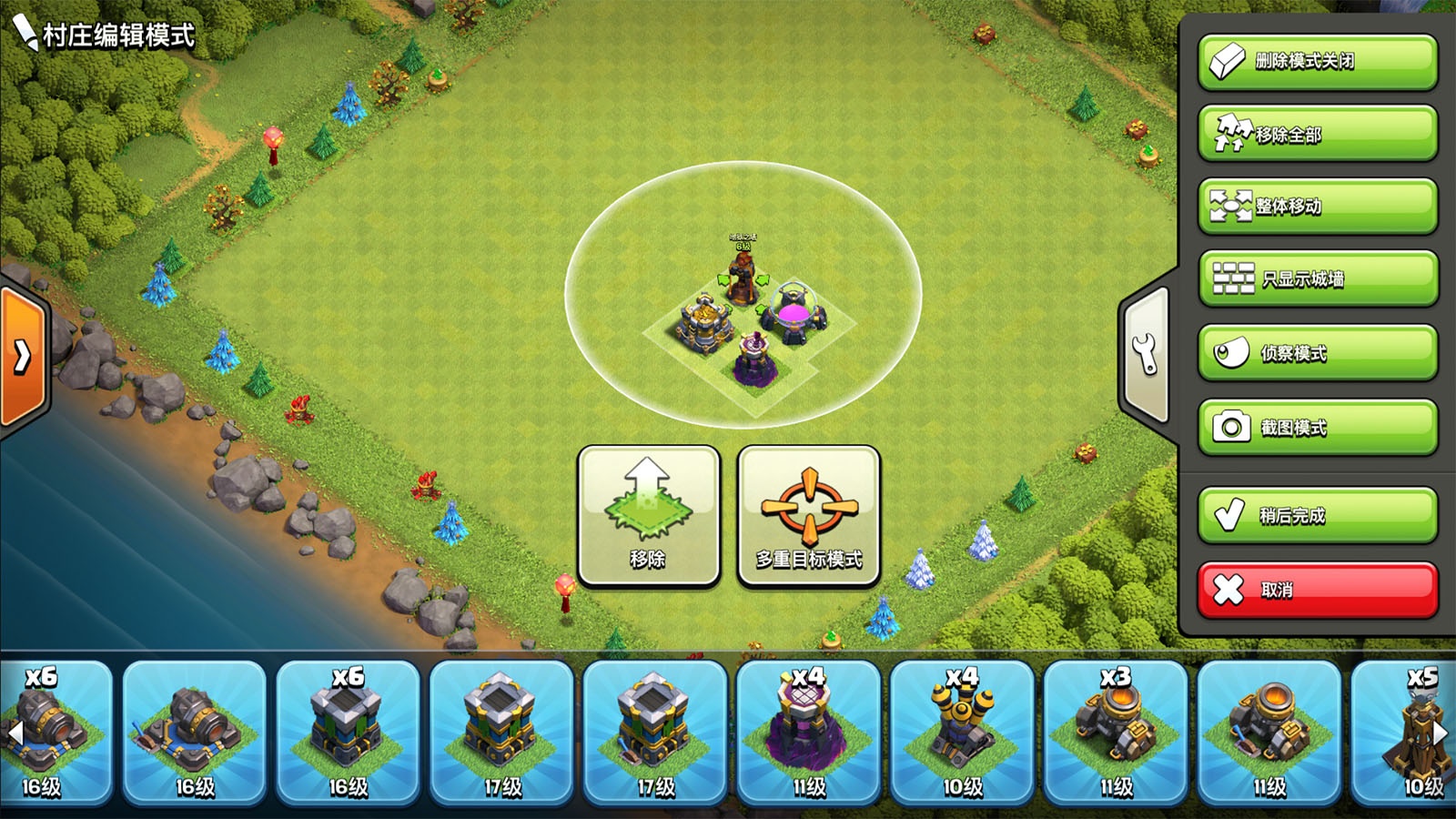Image resolution: width=1456 pixels, height=819 pixels.
Task: Toggle the 删除模式关闭 eraser button
Action: 1317,62
